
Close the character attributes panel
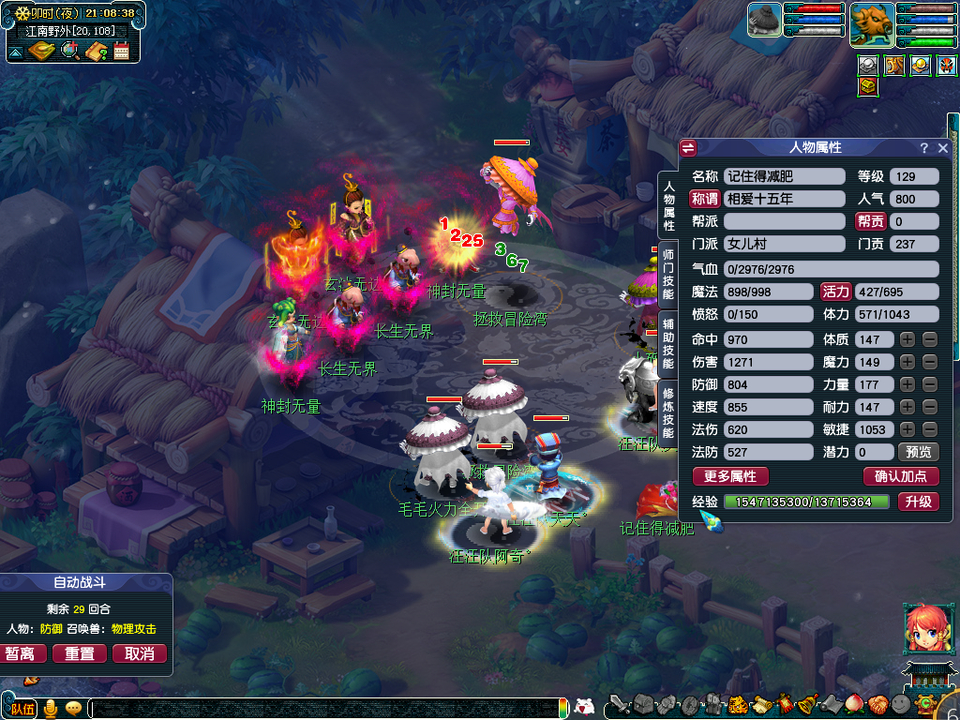[942, 148]
